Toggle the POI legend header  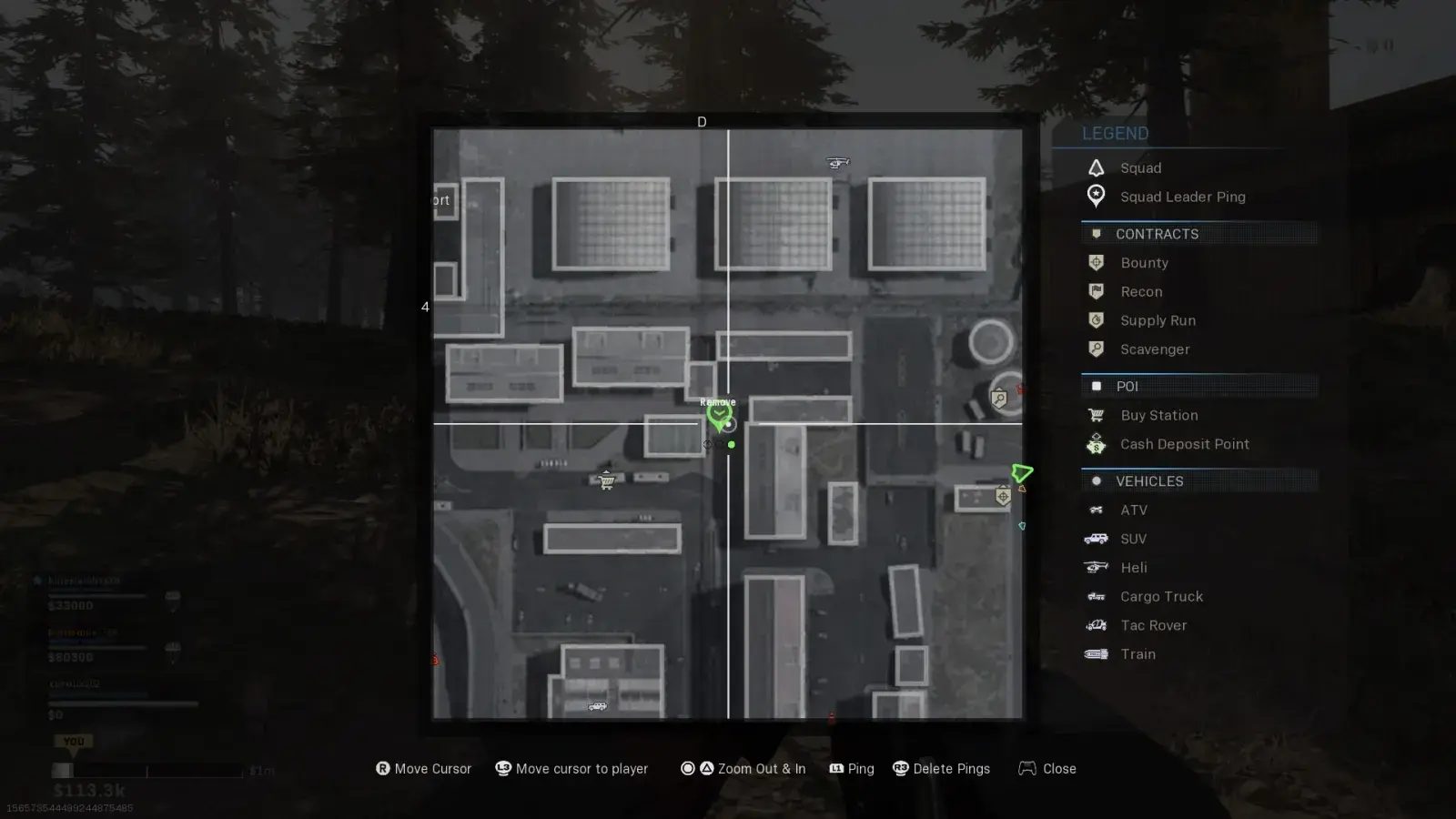pyautogui.click(x=1127, y=386)
